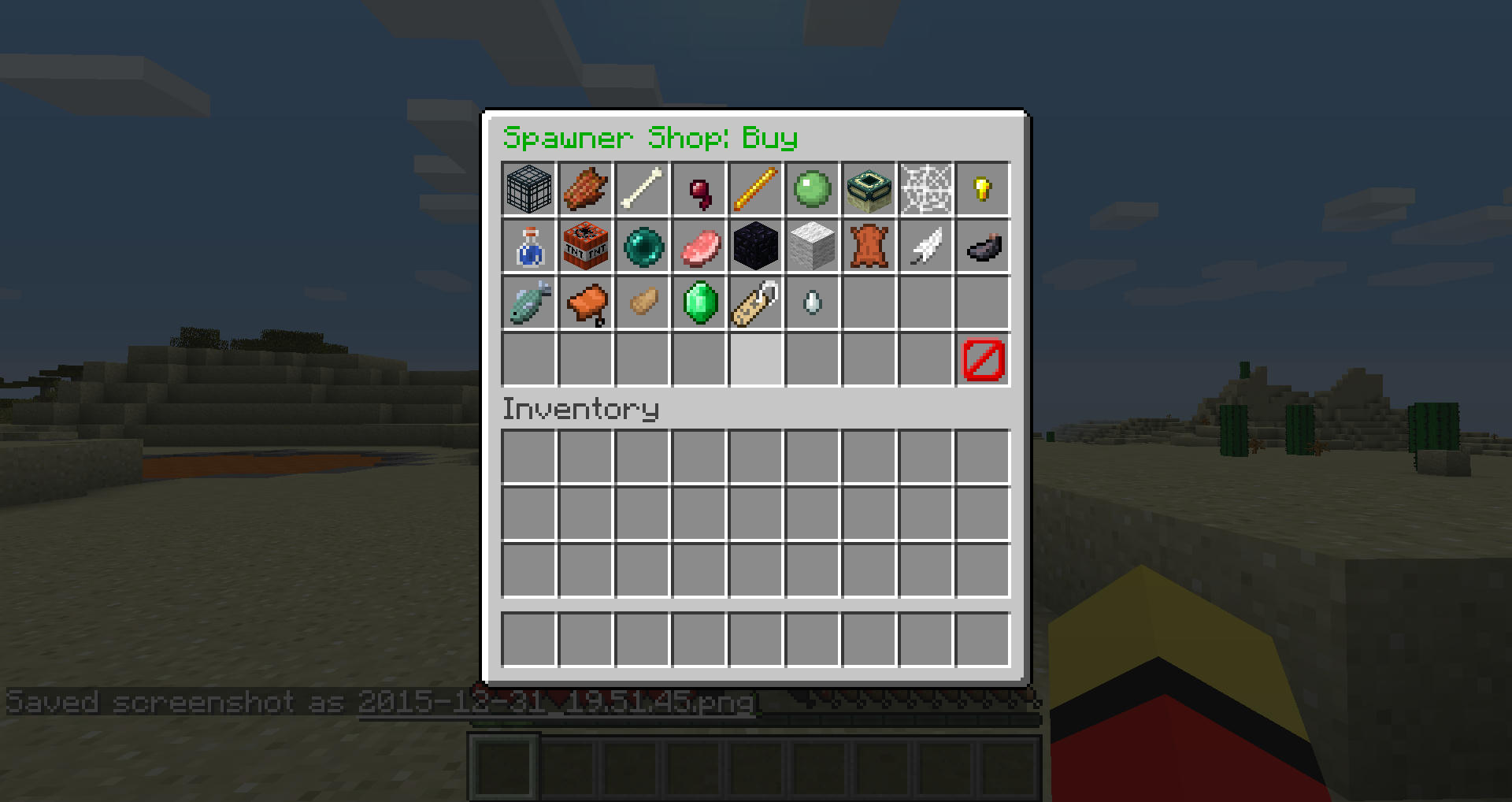Click the End Portal Frame icon
Image resolution: width=1512 pixels, height=802 pixels.
click(869, 189)
